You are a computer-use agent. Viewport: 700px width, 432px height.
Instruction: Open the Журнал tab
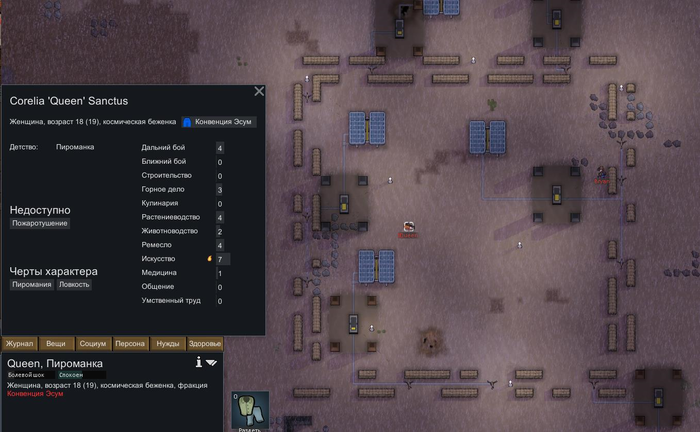[x=19, y=344]
